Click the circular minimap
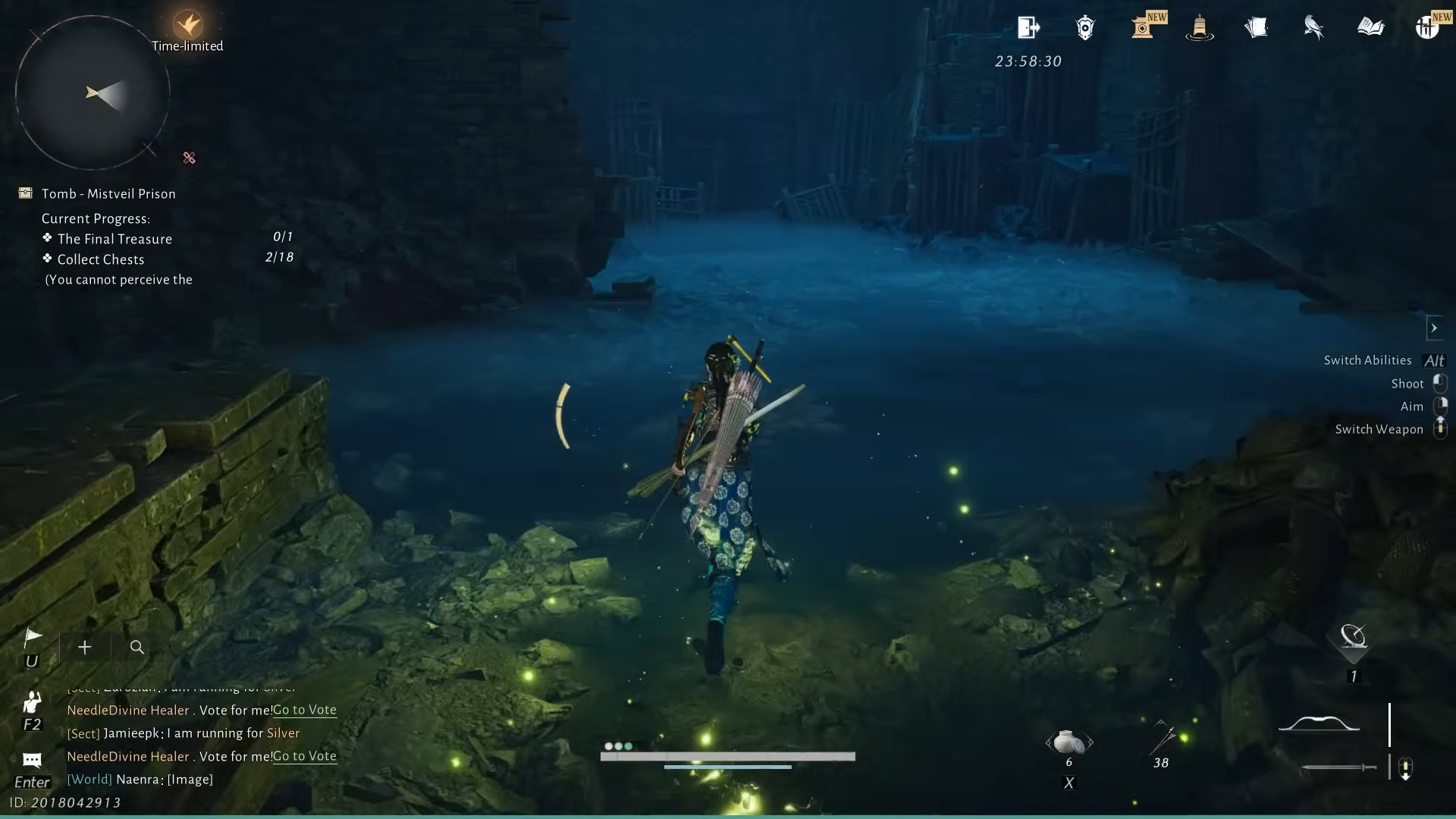The image size is (1456, 819). [93, 93]
